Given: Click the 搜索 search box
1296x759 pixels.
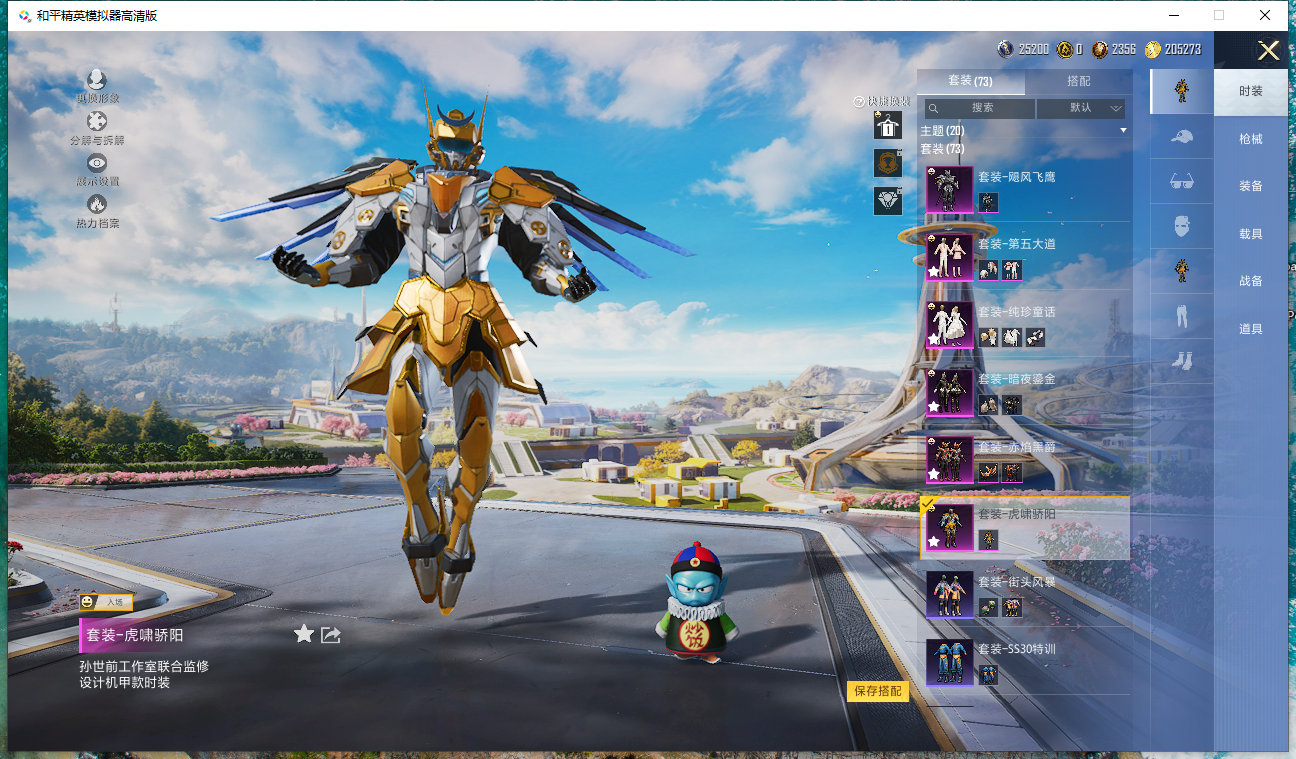Looking at the screenshot, I should (x=979, y=108).
